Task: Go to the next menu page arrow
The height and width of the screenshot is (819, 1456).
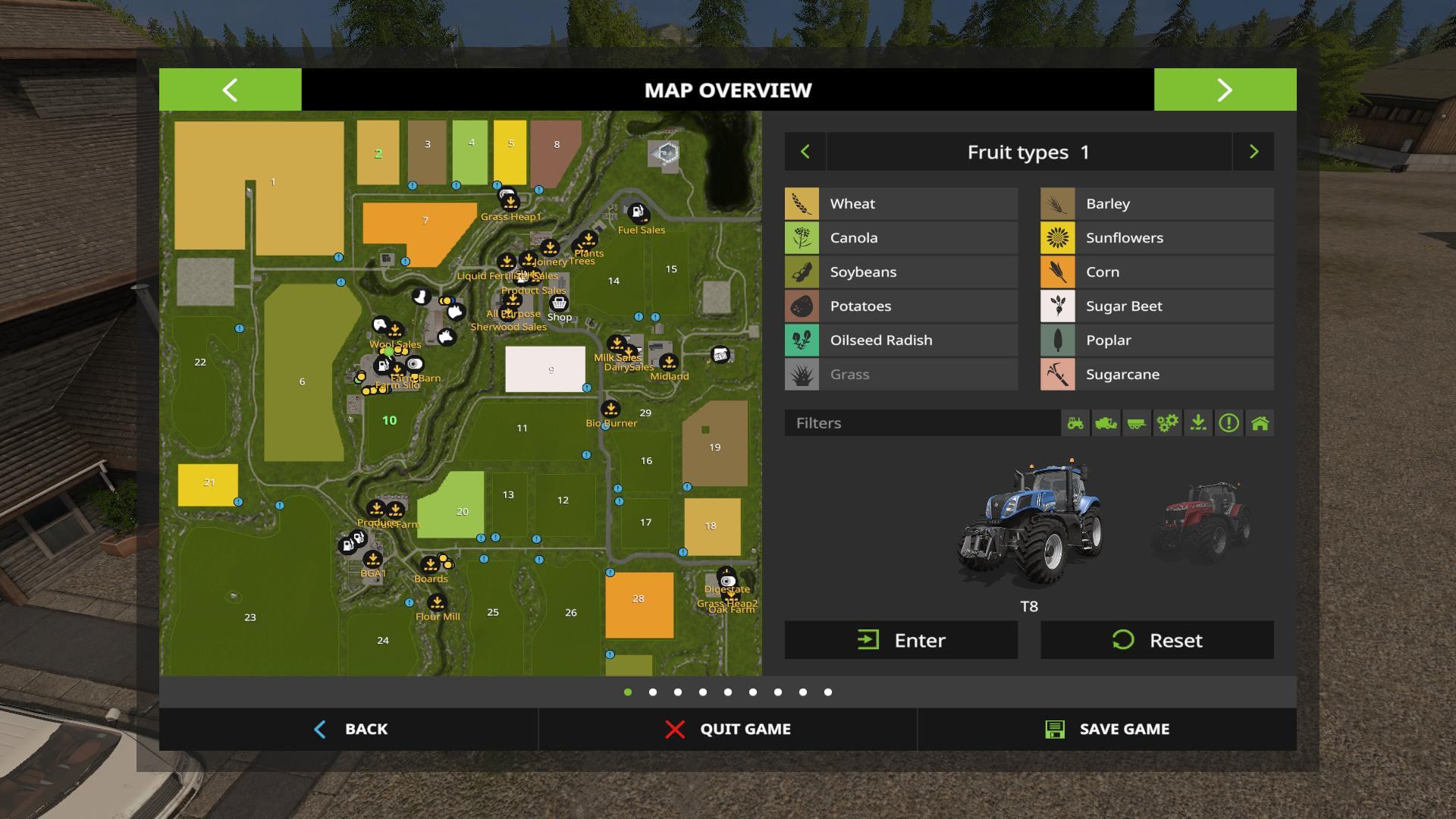Action: pos(1225,89)
